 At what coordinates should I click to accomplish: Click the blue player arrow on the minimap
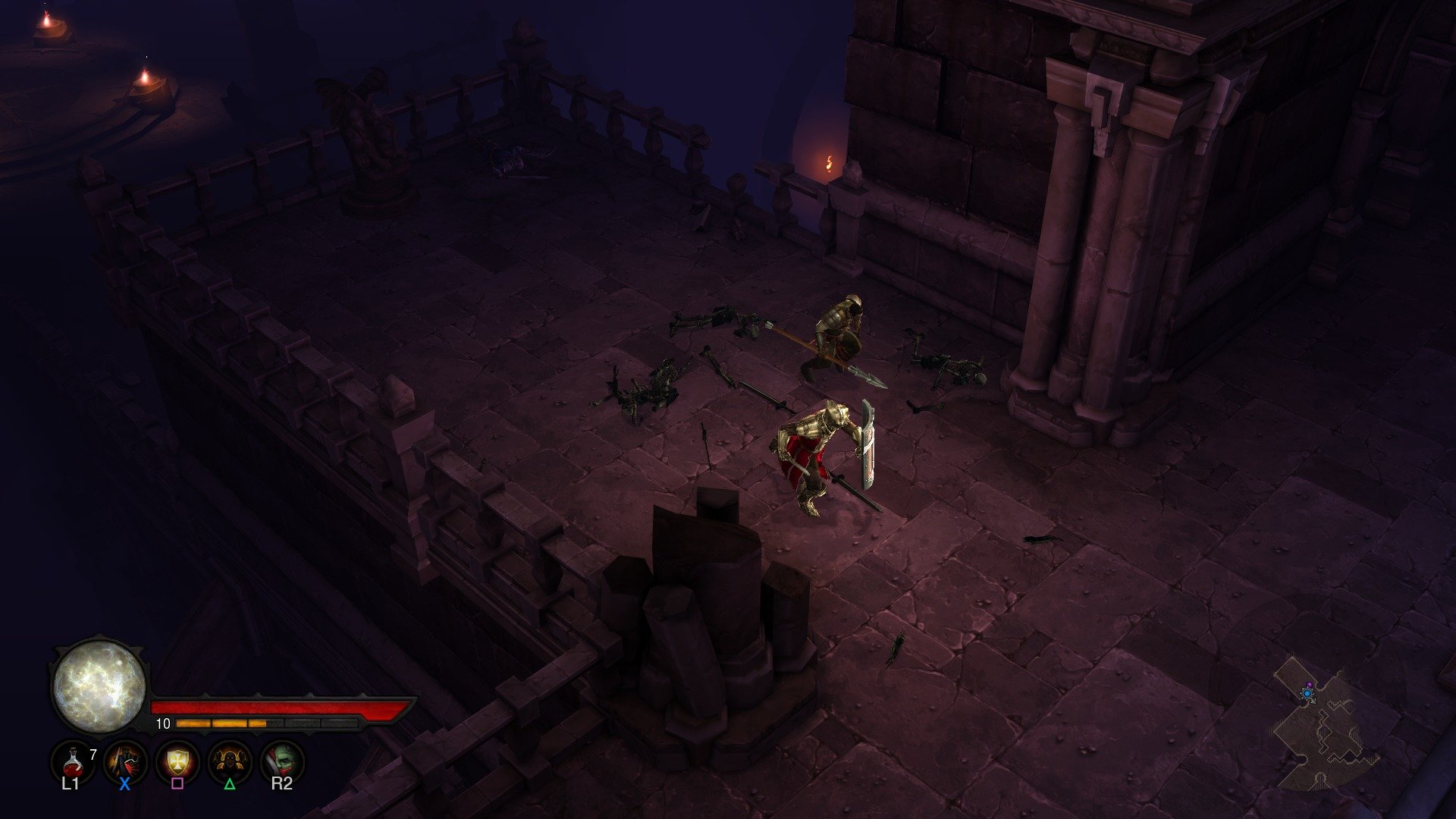[1307, 694]
